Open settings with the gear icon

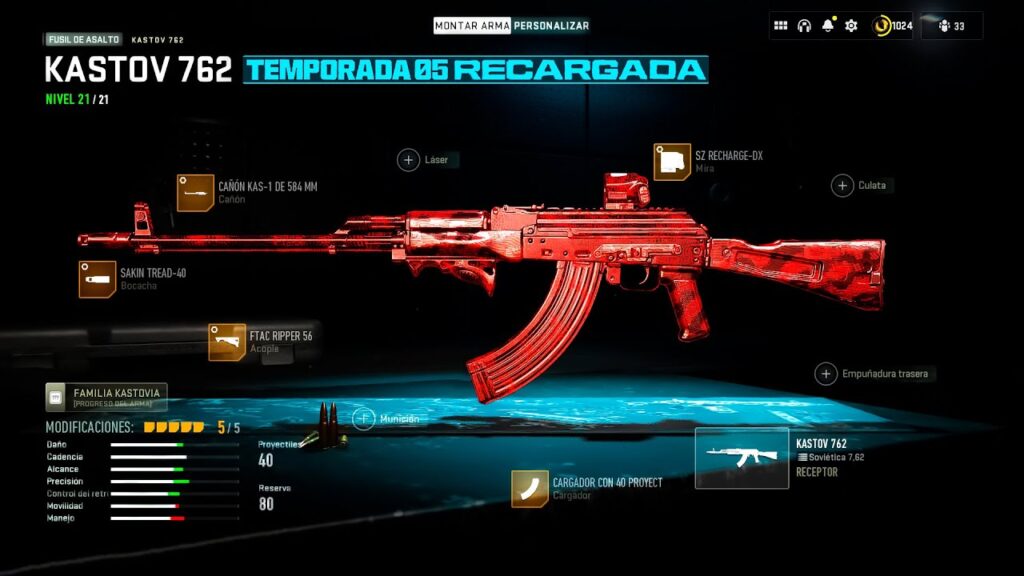point(851,26)
